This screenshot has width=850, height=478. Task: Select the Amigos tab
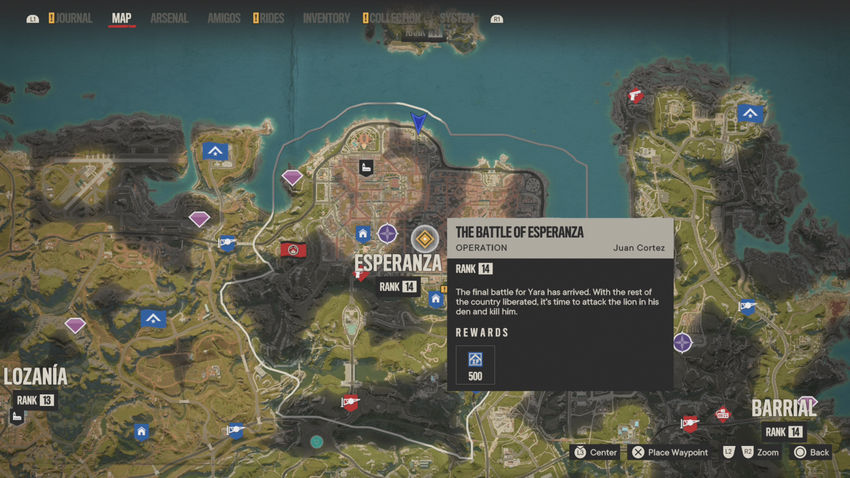(223, 18)
